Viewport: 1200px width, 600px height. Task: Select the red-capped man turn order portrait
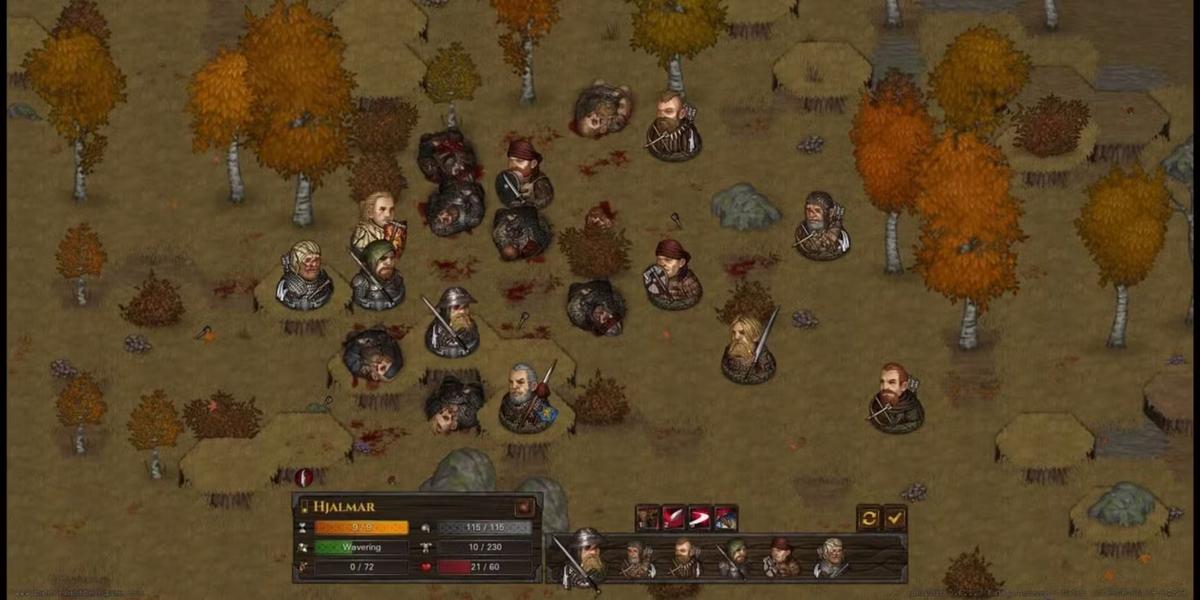(780, 559)
